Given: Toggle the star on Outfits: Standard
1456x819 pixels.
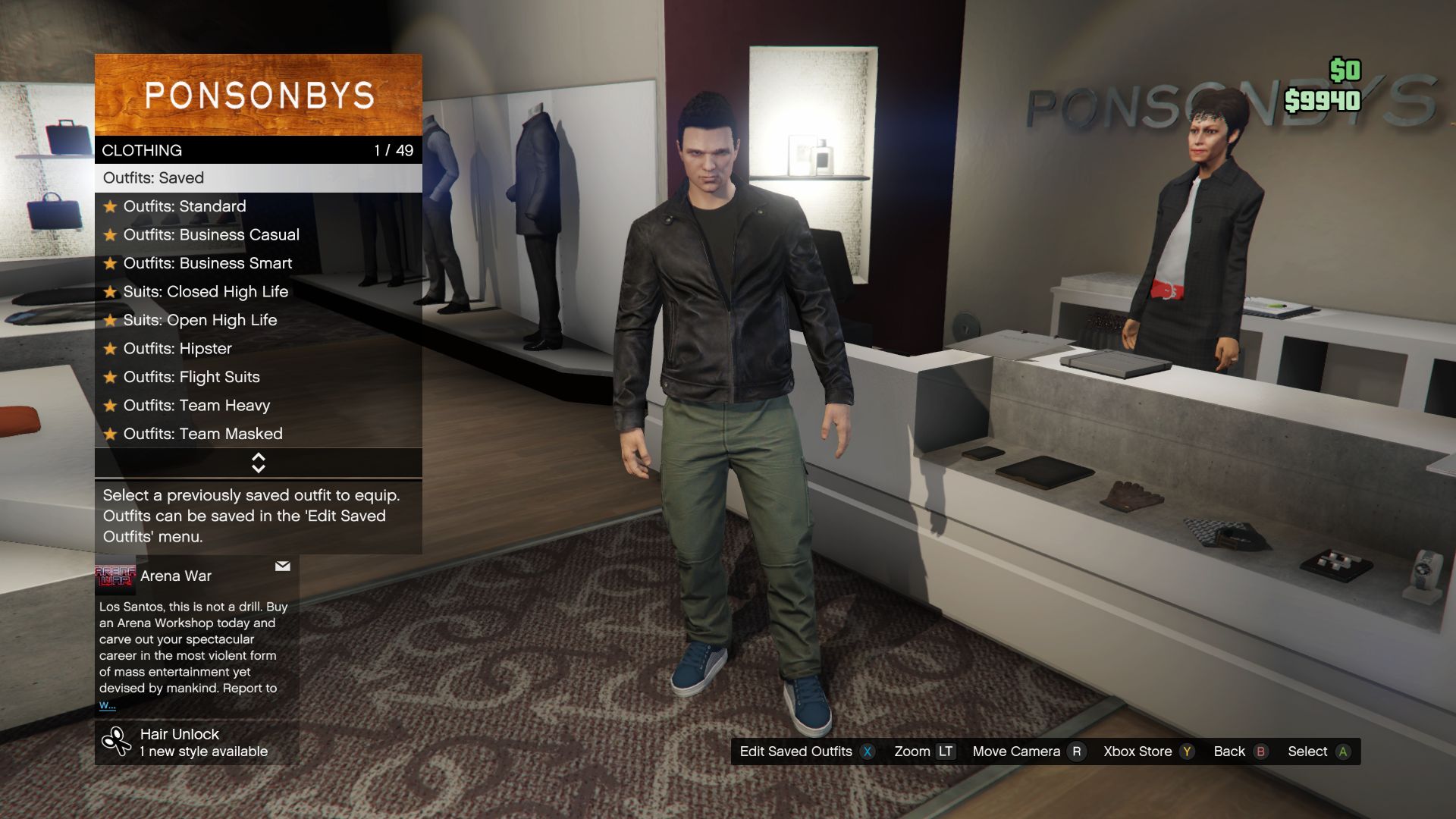Looking at the screenshot, I should 111,206.
